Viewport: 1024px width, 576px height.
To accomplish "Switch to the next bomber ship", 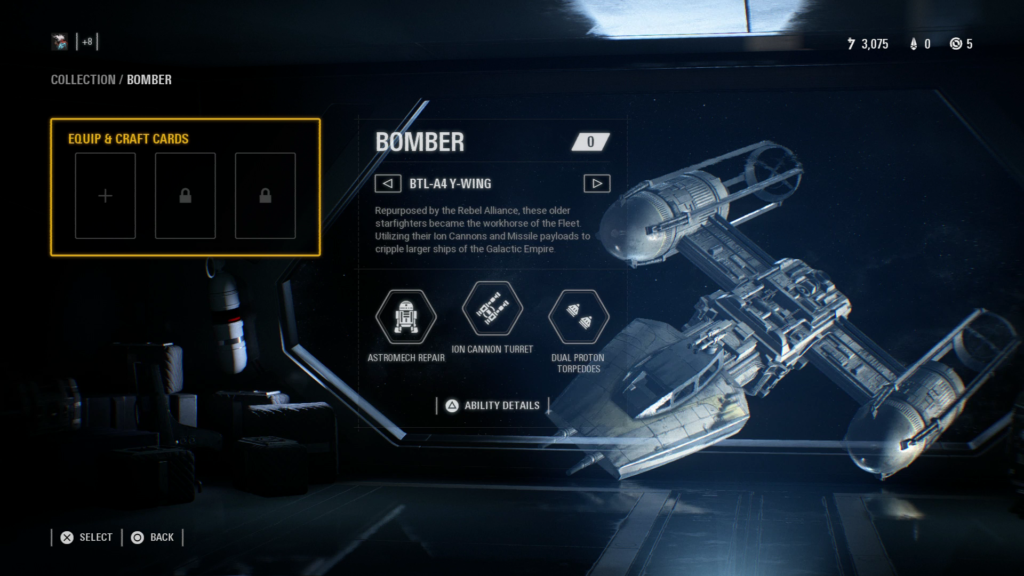I will coord(596,183).
